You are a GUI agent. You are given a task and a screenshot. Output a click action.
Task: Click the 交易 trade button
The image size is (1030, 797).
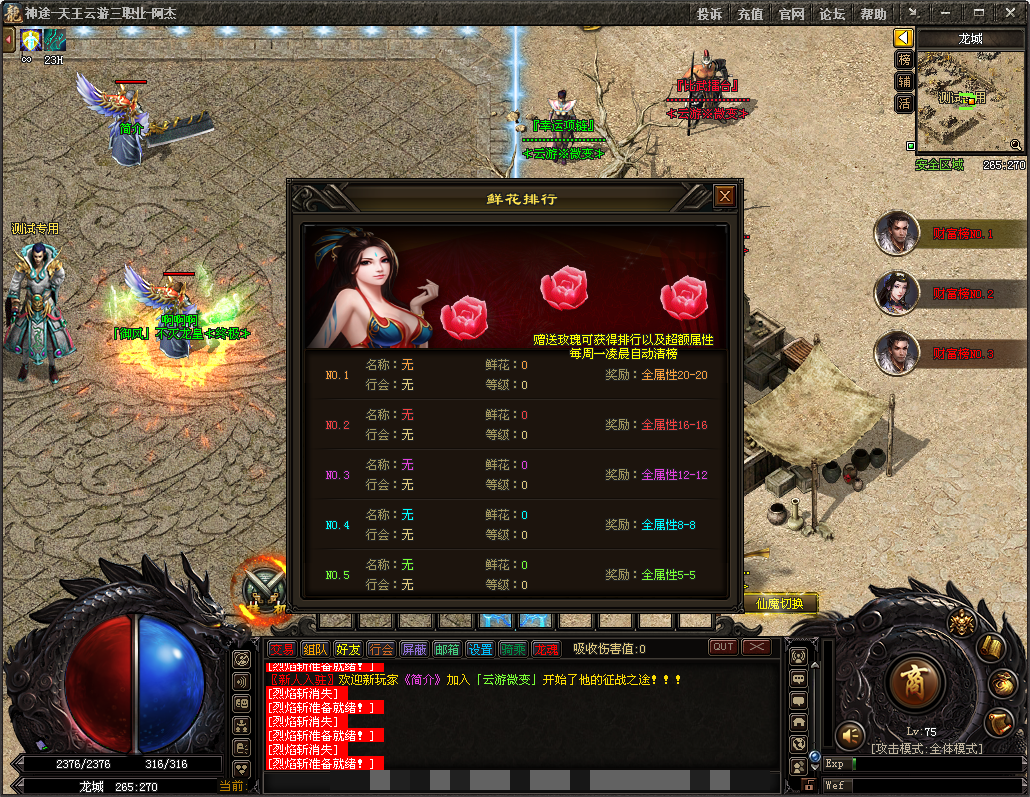(282, 649)
